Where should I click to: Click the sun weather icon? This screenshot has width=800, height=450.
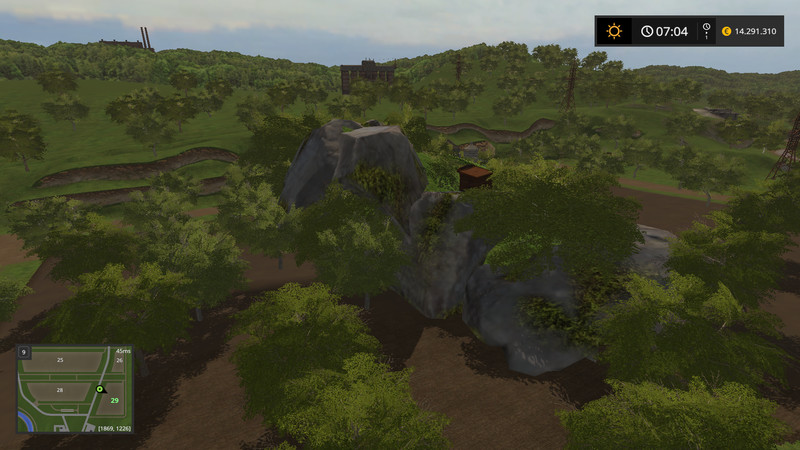click(614, 31)
